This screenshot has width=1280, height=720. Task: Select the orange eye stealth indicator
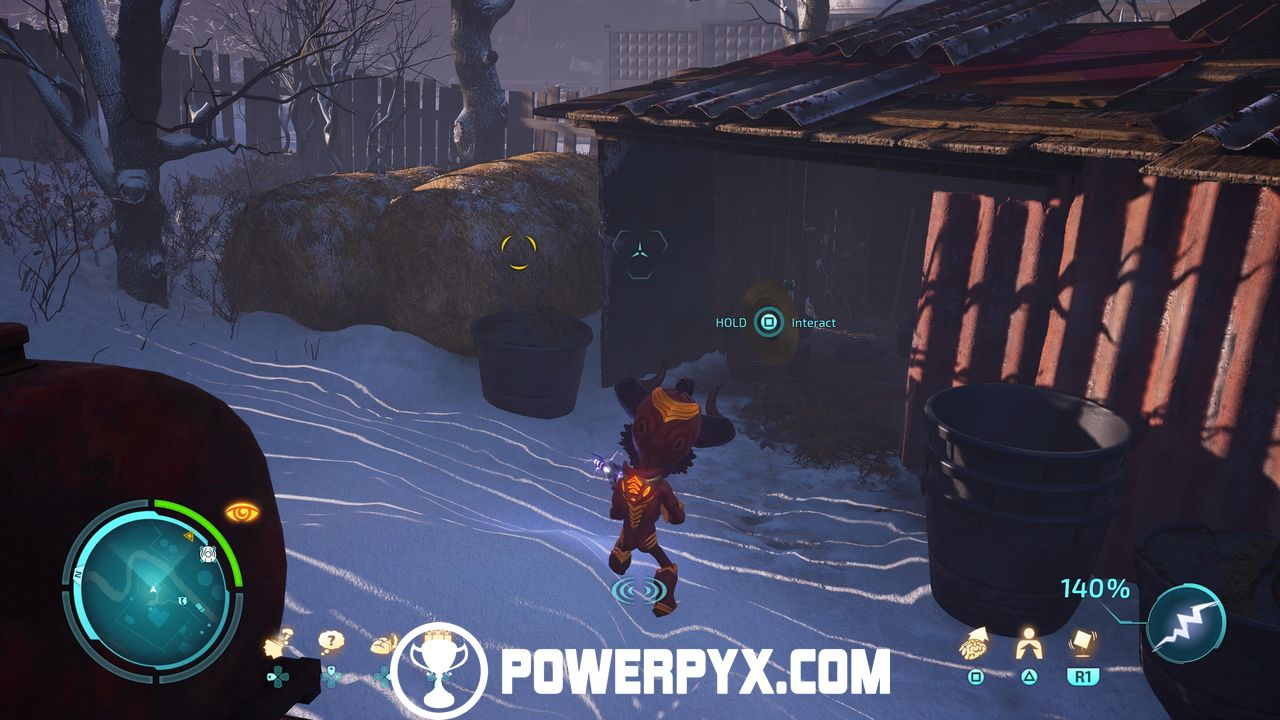[242, 513]
